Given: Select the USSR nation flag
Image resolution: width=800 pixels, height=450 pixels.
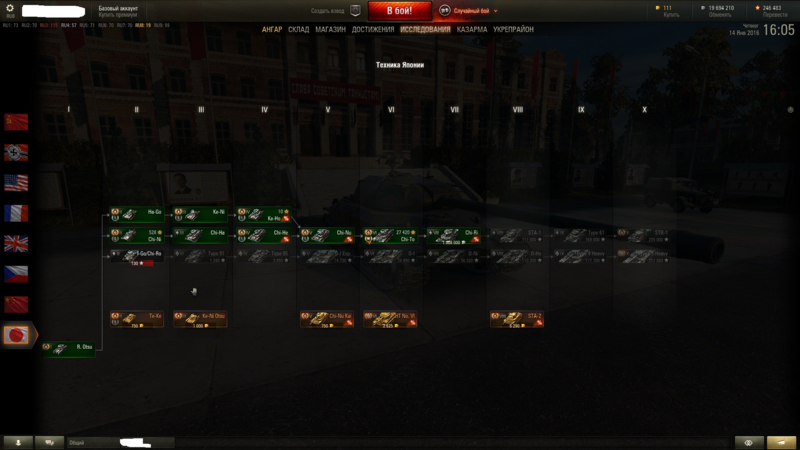Looking at the screenshot, I should pos(16,122).
